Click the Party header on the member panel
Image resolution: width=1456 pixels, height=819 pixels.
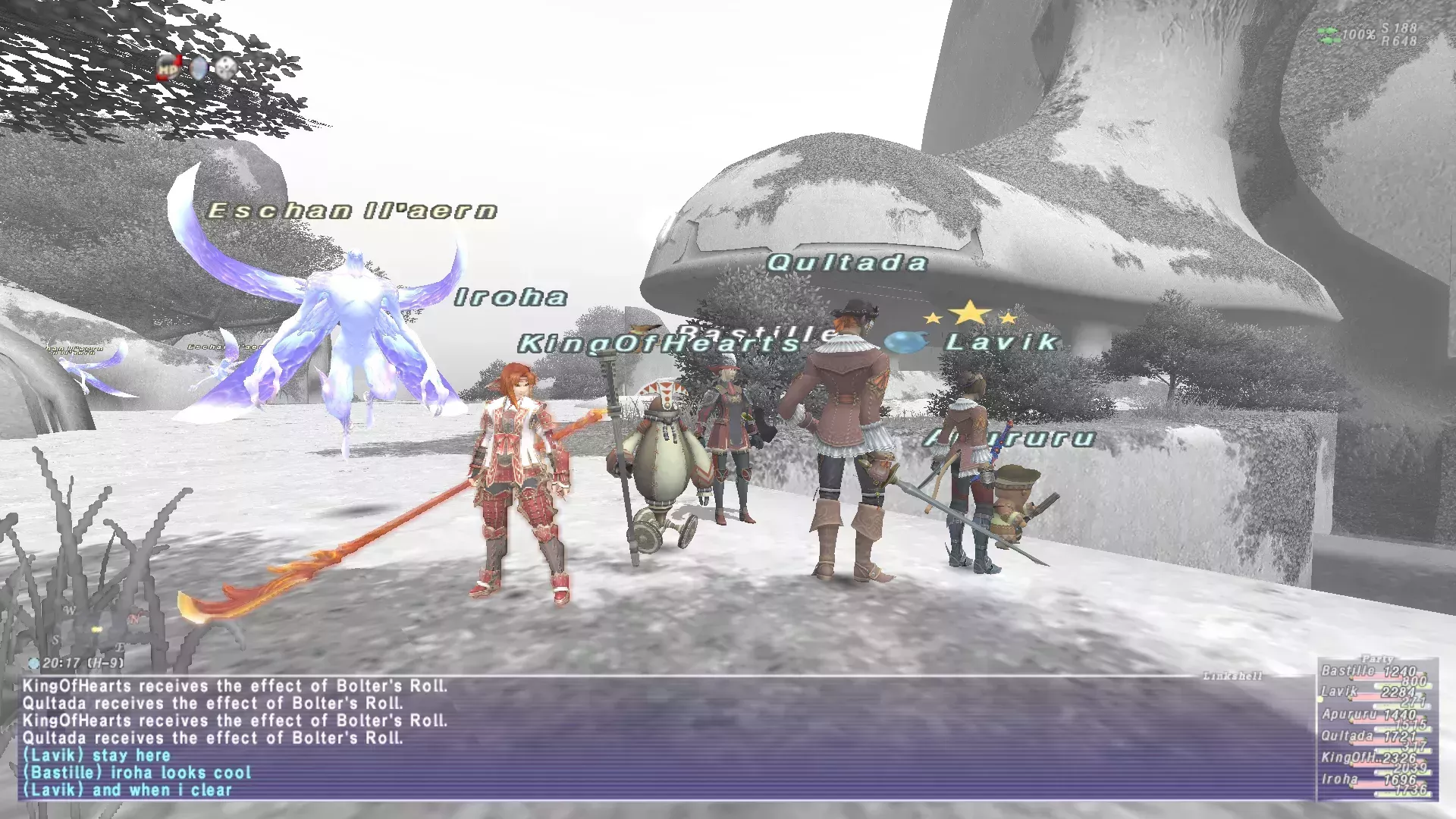coord(1377,659)
